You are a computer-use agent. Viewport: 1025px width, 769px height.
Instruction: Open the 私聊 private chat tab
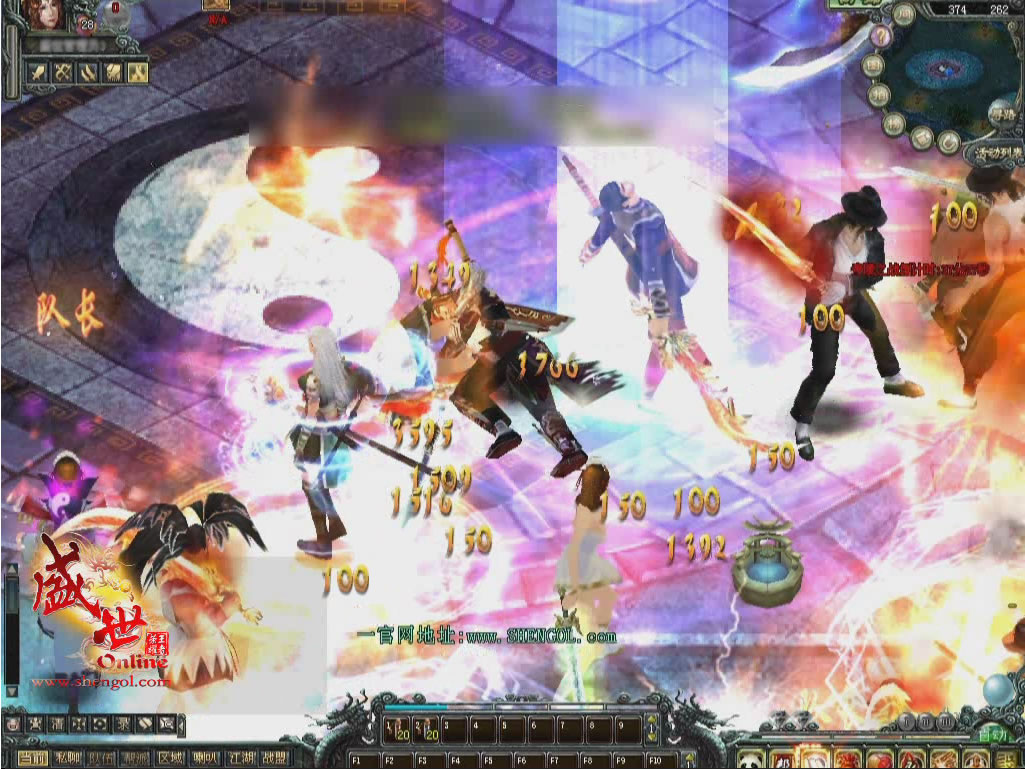(x=67, y=759)
